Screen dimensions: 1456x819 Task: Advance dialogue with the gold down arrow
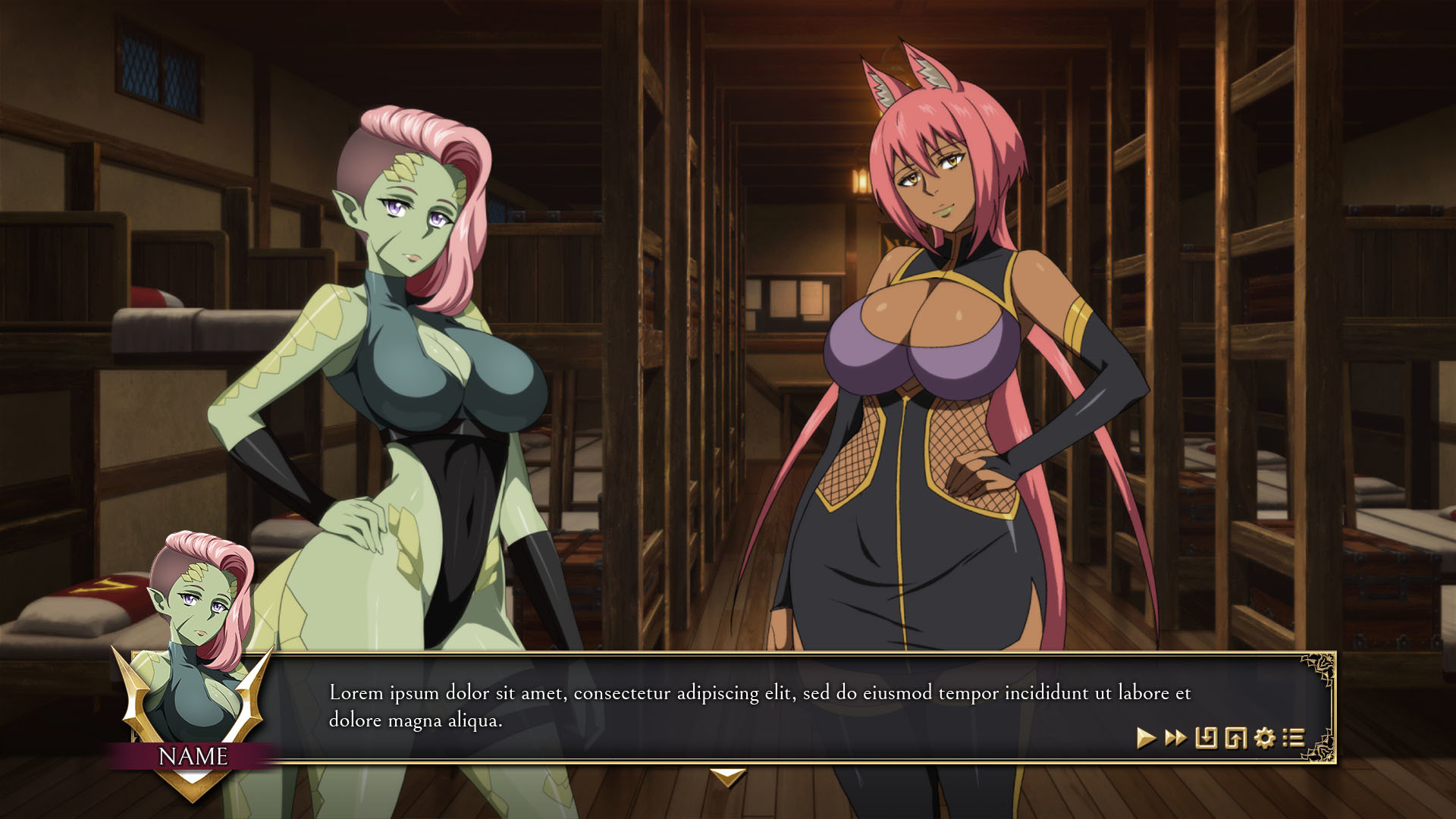(727, 777)
